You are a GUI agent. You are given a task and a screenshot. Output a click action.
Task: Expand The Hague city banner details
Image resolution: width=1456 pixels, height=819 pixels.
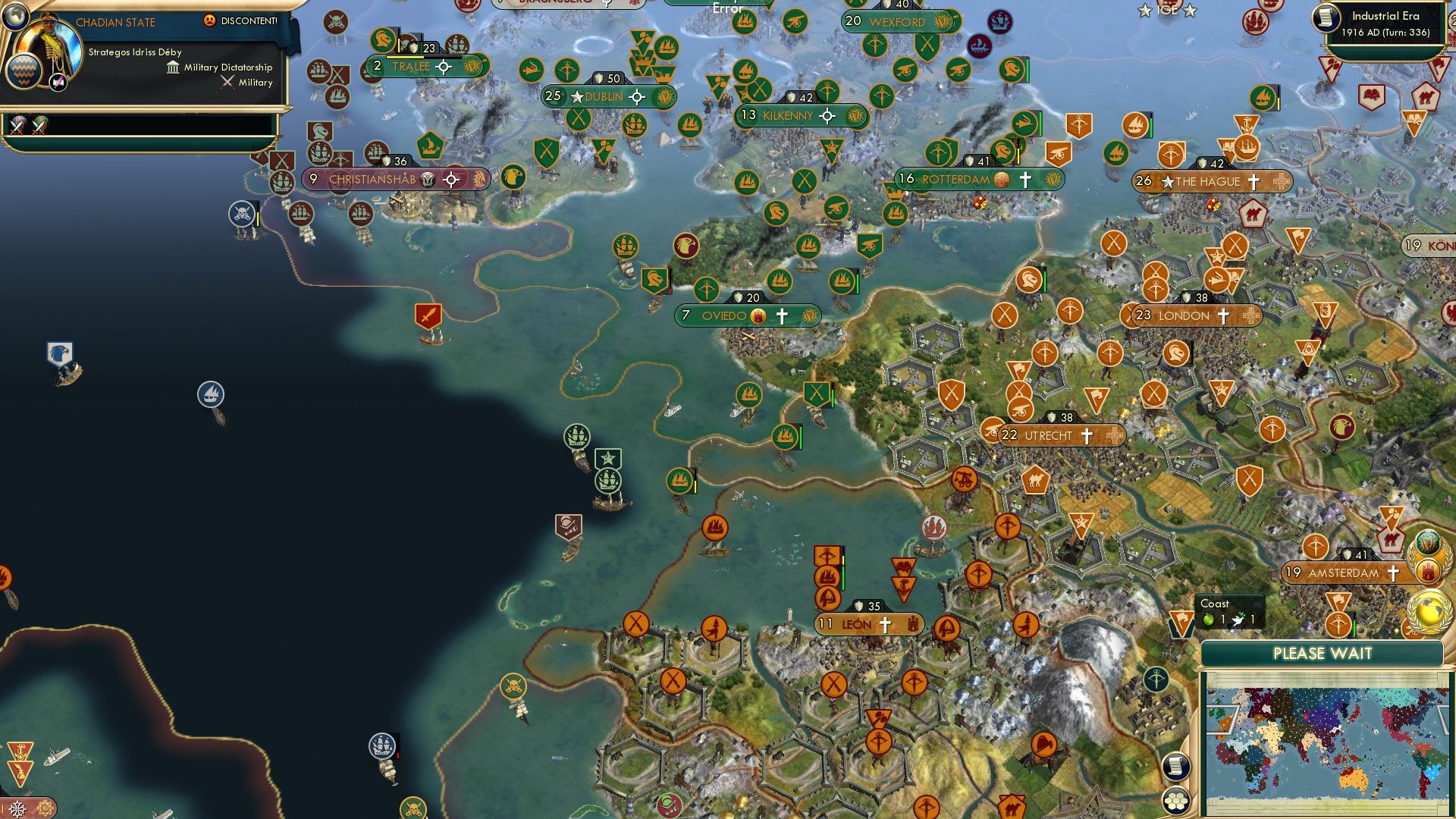point(1208,181)
